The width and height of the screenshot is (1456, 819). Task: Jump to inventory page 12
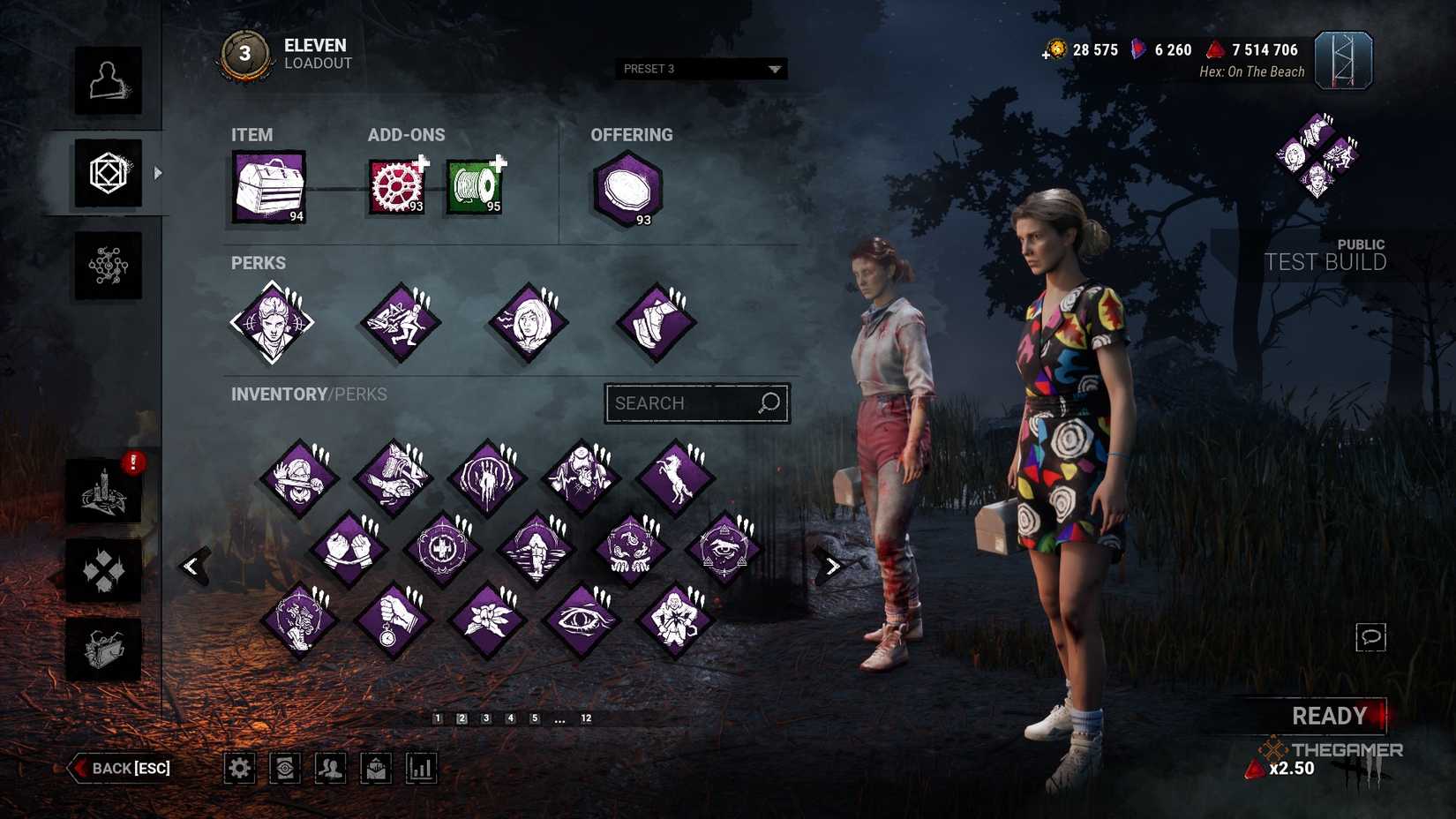pos(587,718)
